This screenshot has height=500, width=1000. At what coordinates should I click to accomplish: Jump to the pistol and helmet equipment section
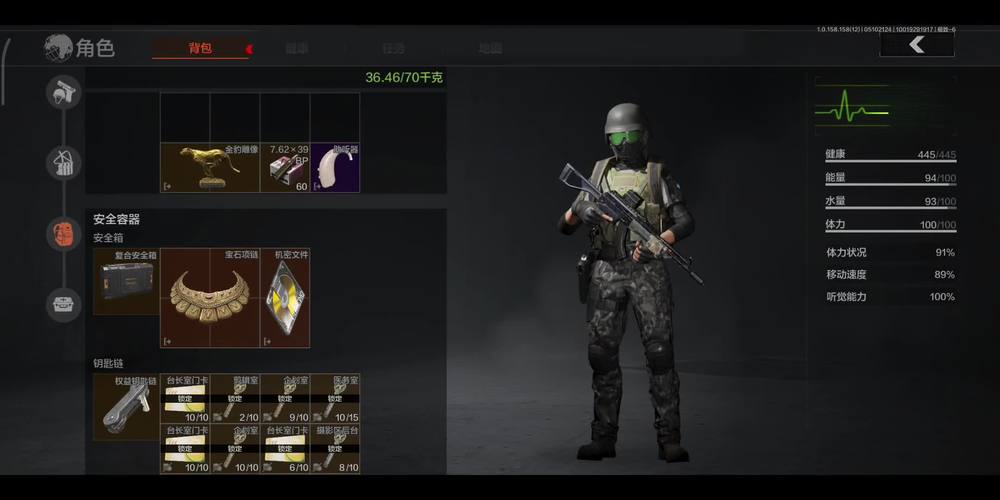(x=63, y=92)
